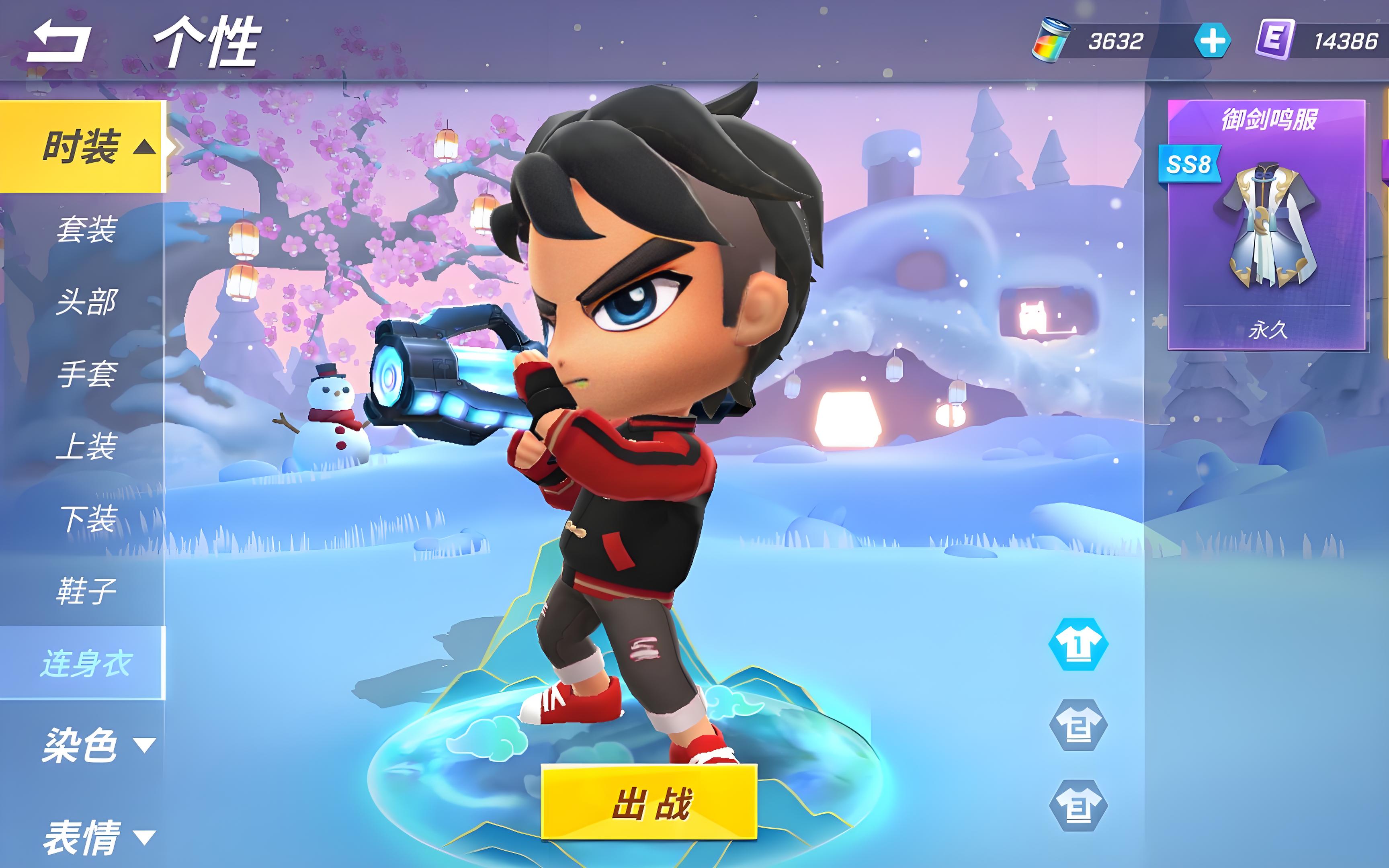Expand the 染色 dye section
This screenshot has width=1389, height=868.
tap(98, 745)
